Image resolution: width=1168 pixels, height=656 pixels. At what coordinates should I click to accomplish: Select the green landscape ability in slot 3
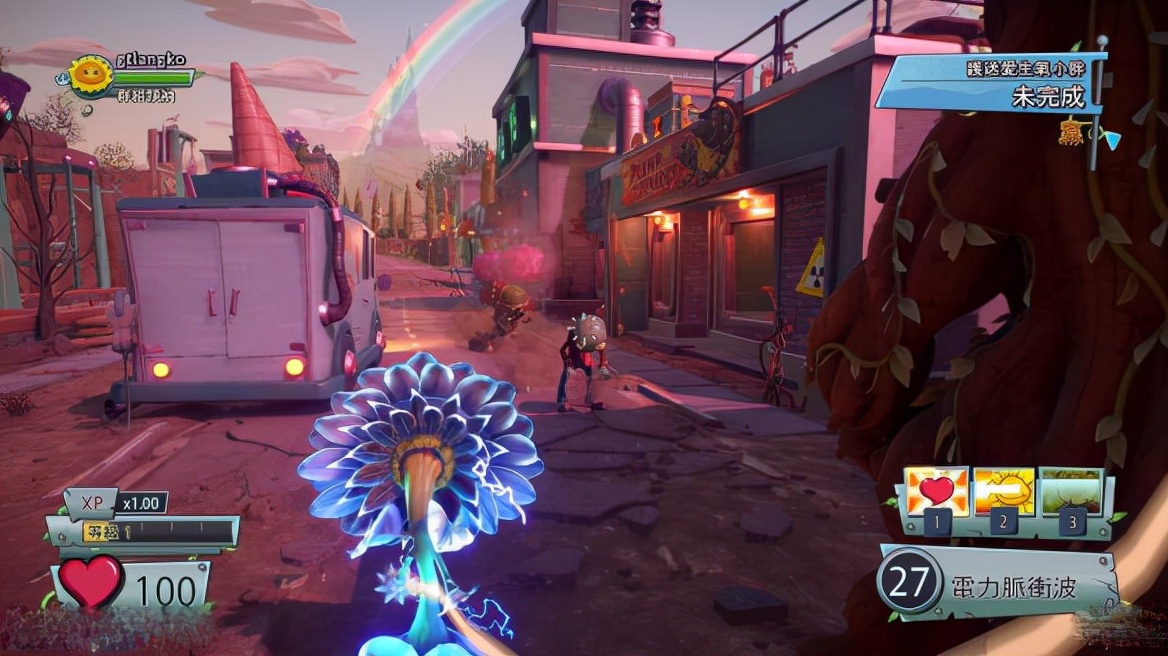pyautogui.click(x=1071, y=491)
